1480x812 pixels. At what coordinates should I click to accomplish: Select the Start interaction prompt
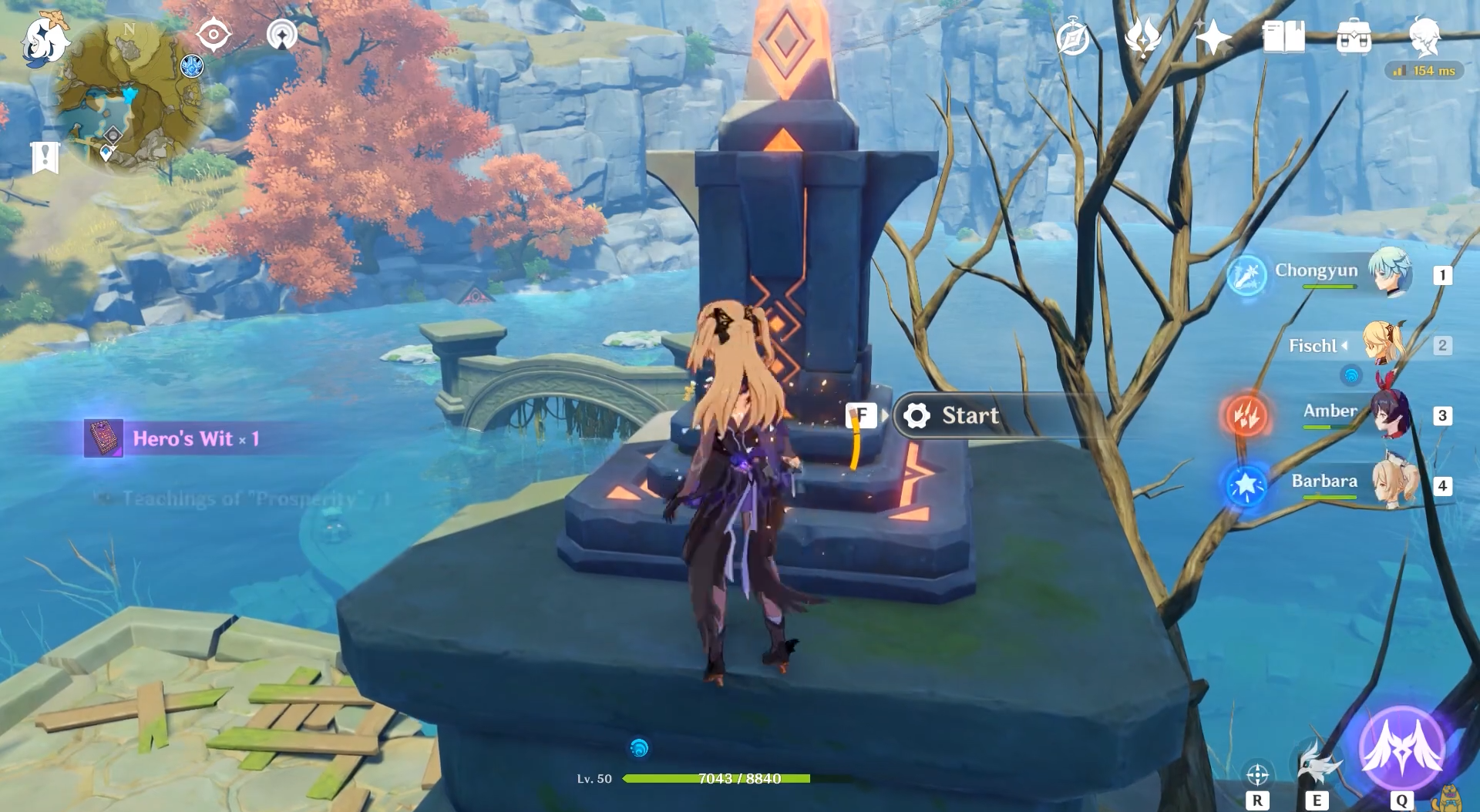point(970,416)
